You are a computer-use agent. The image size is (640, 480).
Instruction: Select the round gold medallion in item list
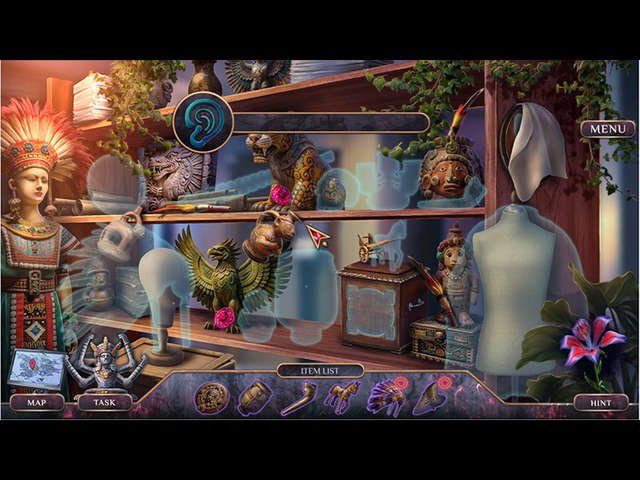point(211,399)
